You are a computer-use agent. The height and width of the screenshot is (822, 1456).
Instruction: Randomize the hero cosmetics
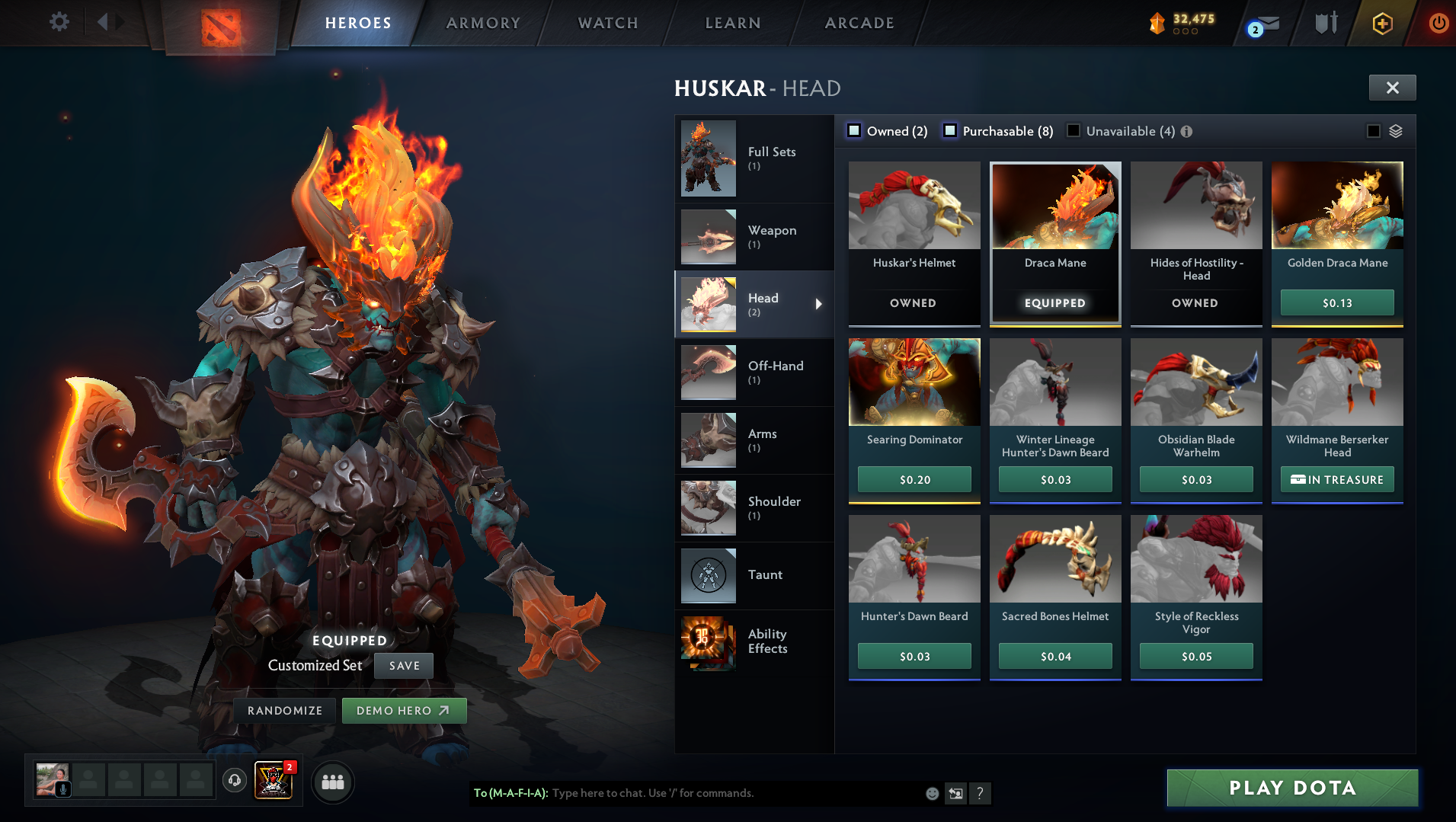285,710
